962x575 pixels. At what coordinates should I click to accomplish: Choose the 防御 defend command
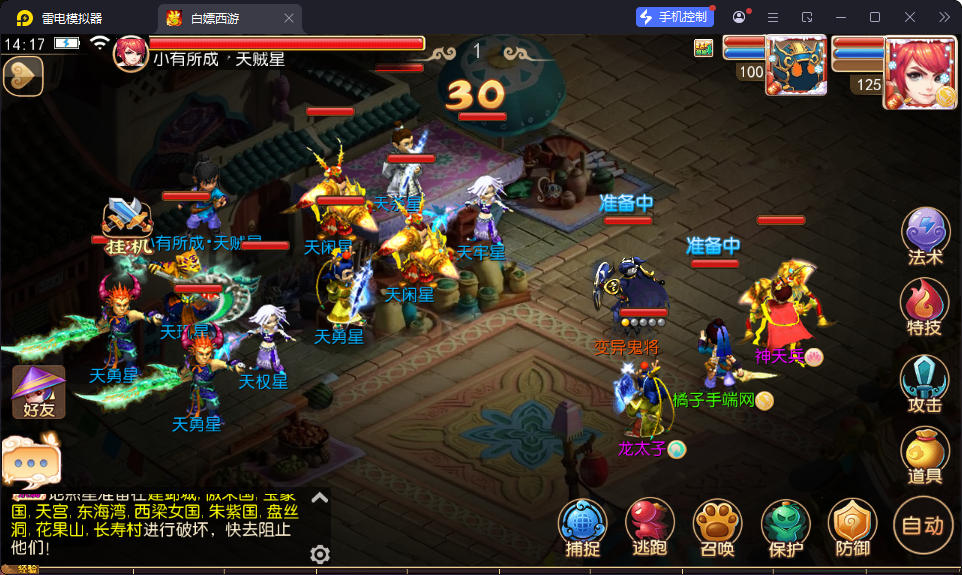point(852,526)
